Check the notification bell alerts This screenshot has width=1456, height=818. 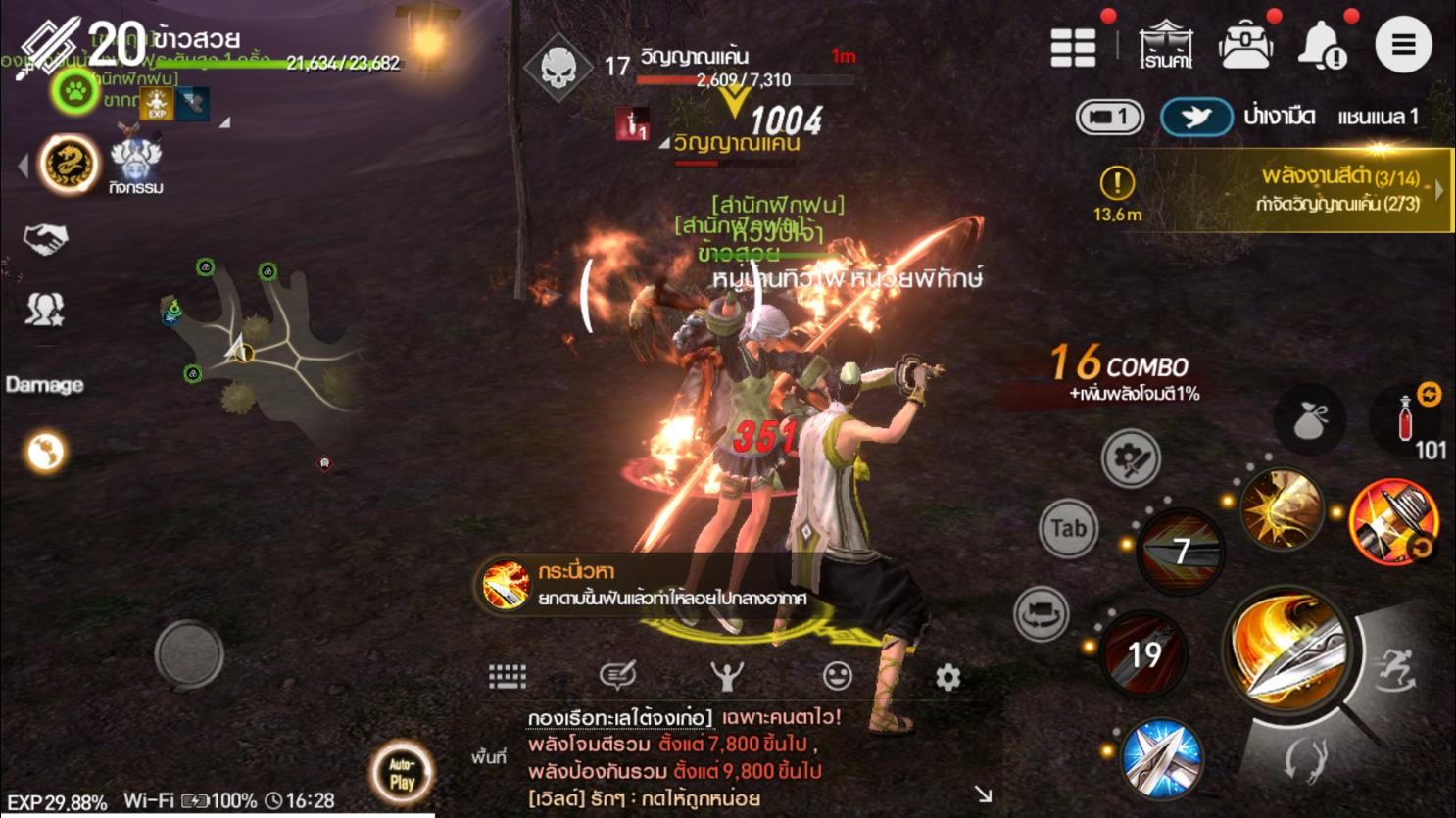tap(1322, 45)
